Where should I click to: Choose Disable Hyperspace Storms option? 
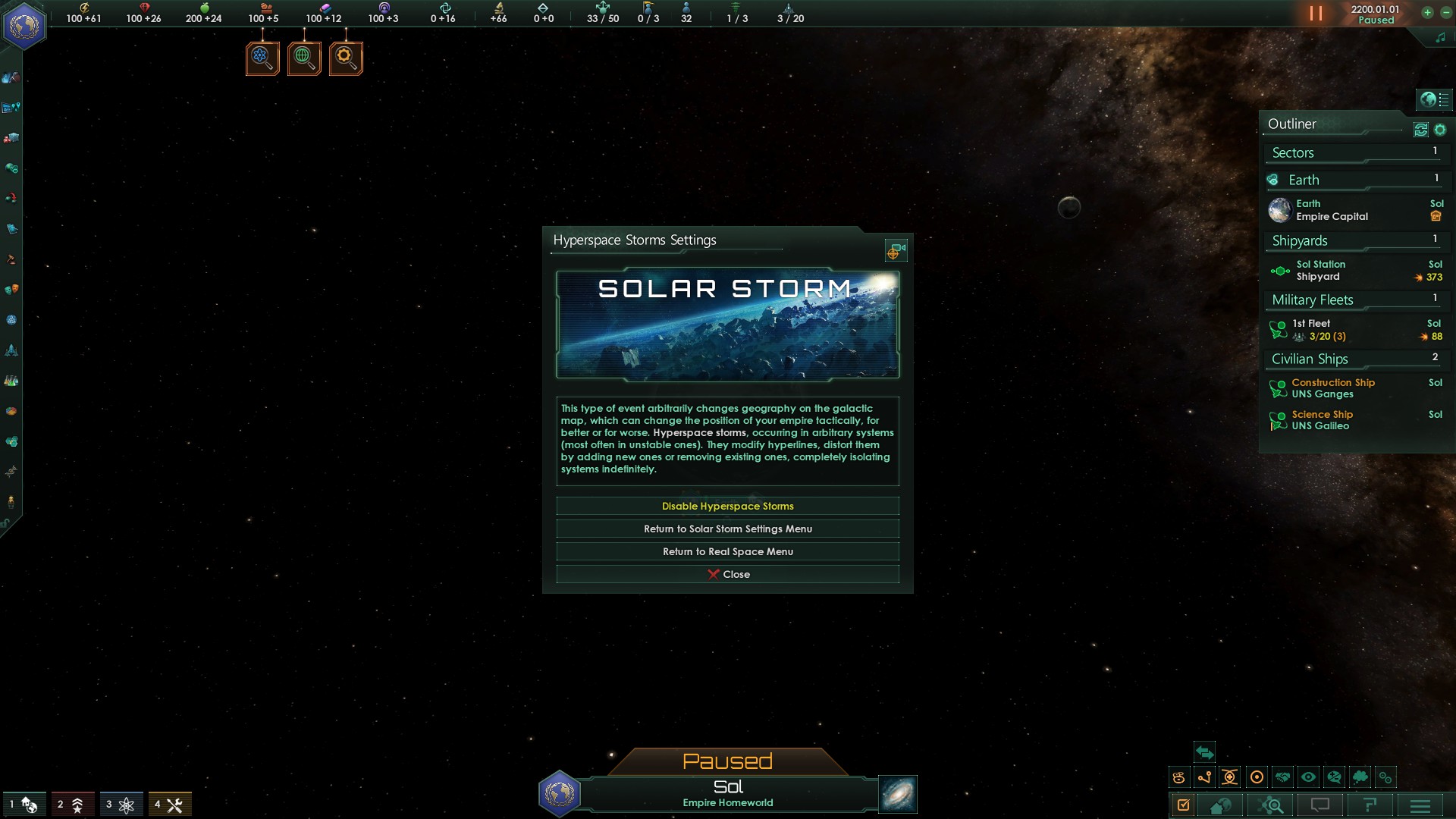pos(727,506)
